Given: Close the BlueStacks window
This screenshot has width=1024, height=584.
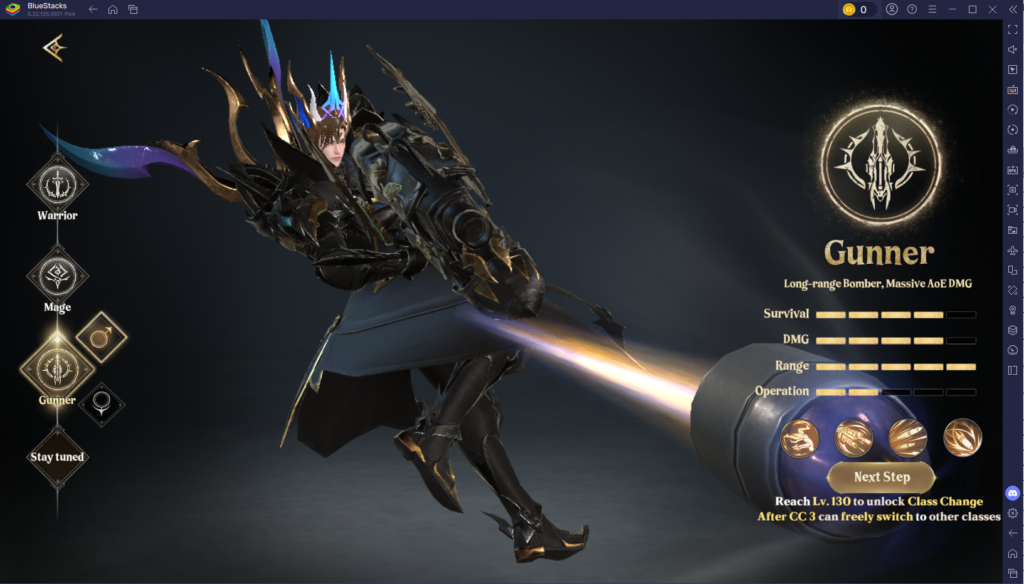Looking at the screenshot, I should pos(991,9).
